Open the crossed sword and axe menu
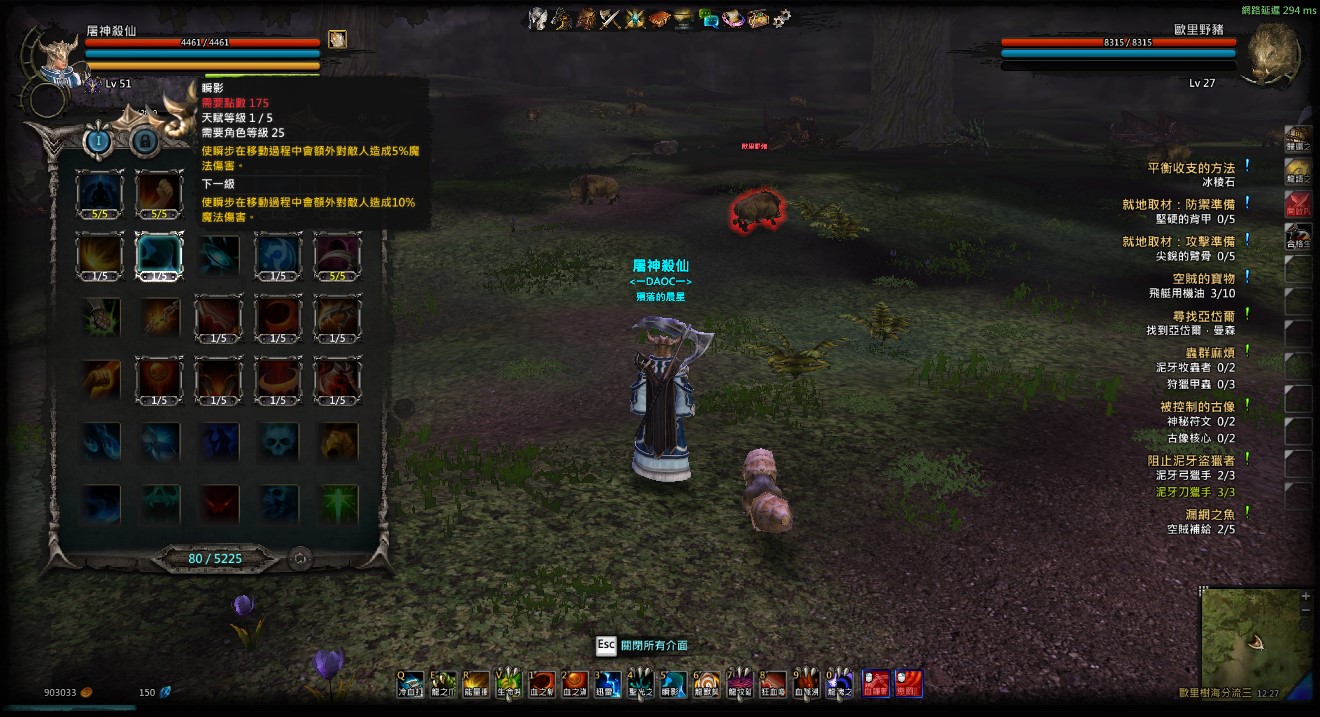 point(611,18)
